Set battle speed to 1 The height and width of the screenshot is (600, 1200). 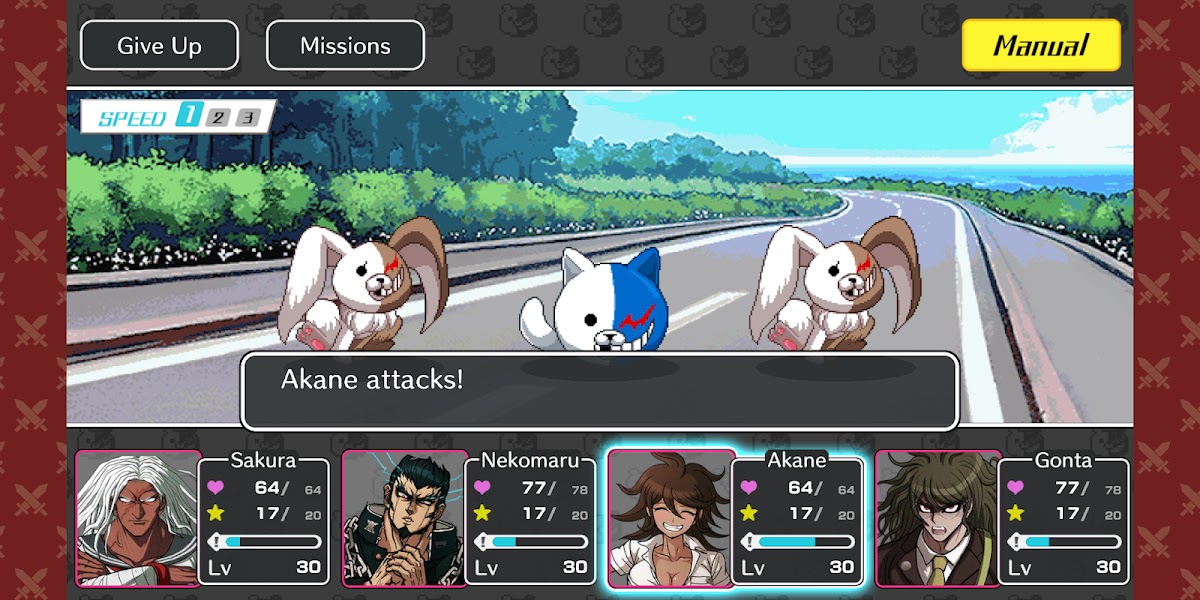tap(187, 117)
